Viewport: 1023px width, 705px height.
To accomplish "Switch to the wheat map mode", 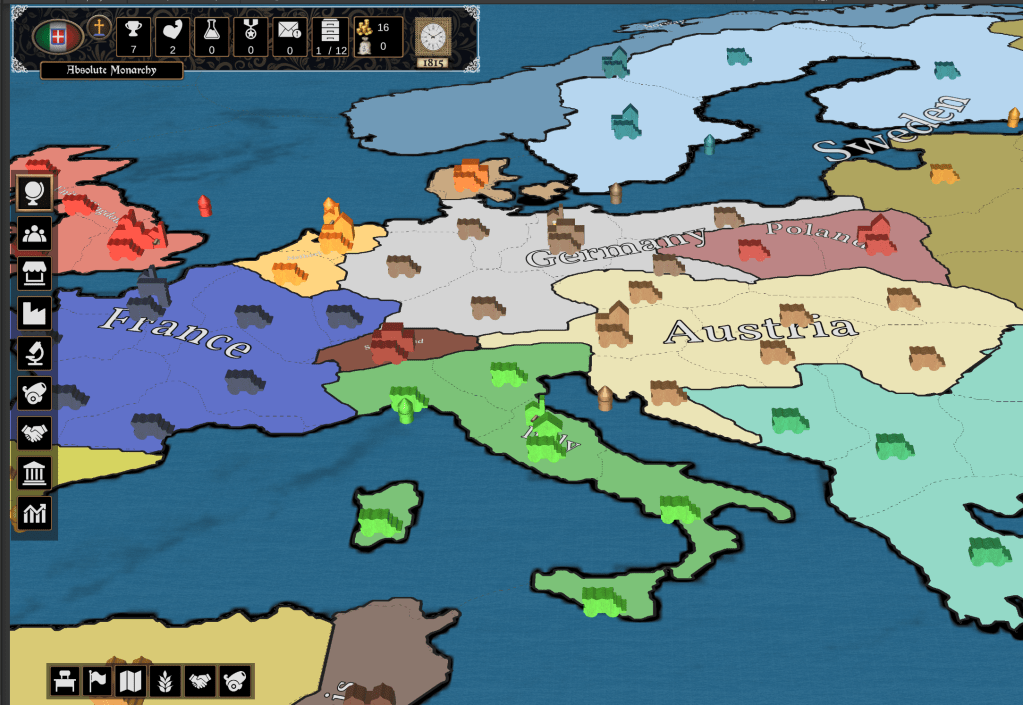I will coord(166,681).
